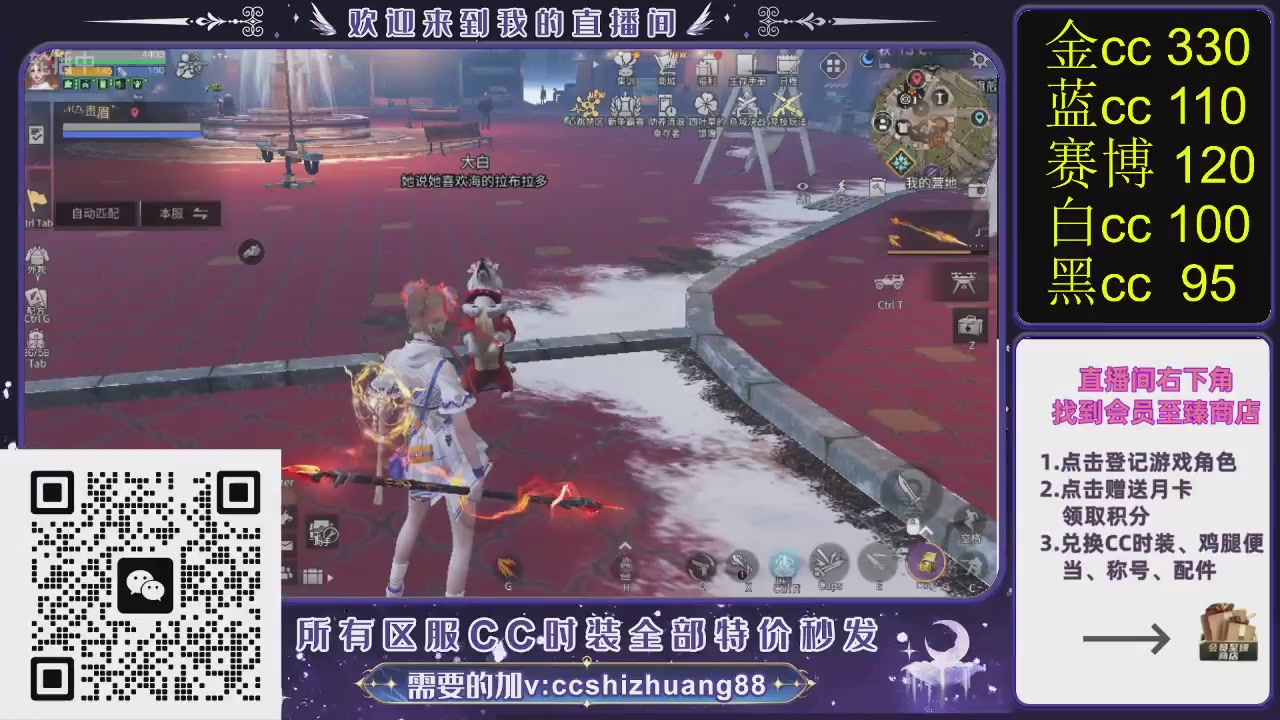Select the flaming spear weapon slot J

click(935, 230)
